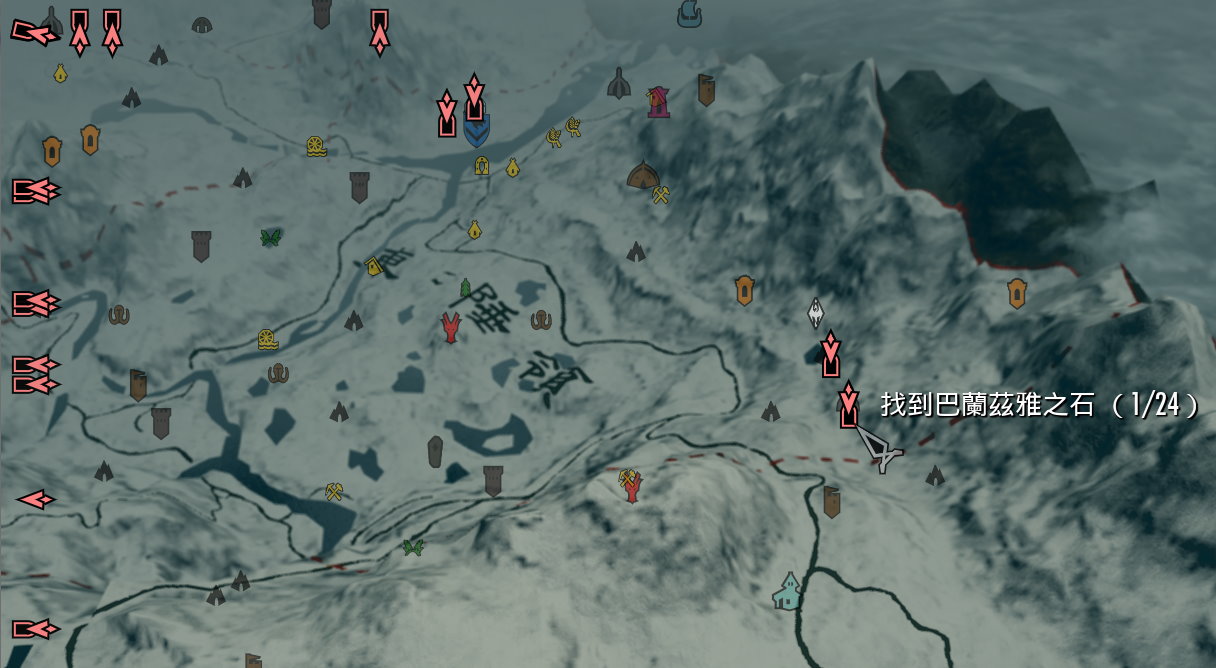Select the yellow lean-to shack marker
1216x668 pixels.
(375, 266)
